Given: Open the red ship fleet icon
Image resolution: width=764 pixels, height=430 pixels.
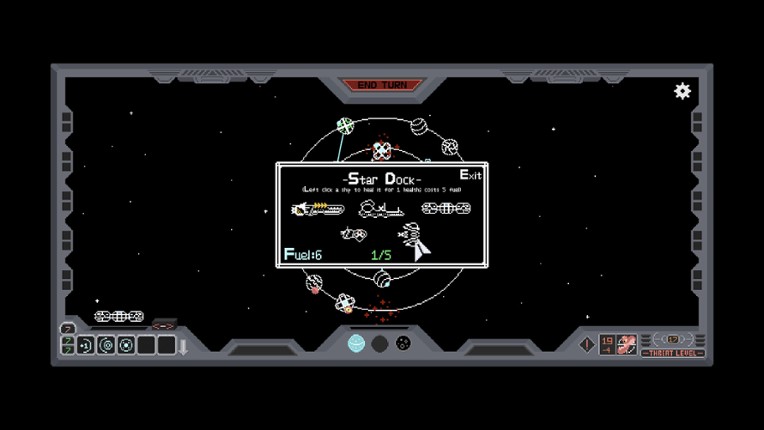Looking at the screenshot, I should (627, 344).
